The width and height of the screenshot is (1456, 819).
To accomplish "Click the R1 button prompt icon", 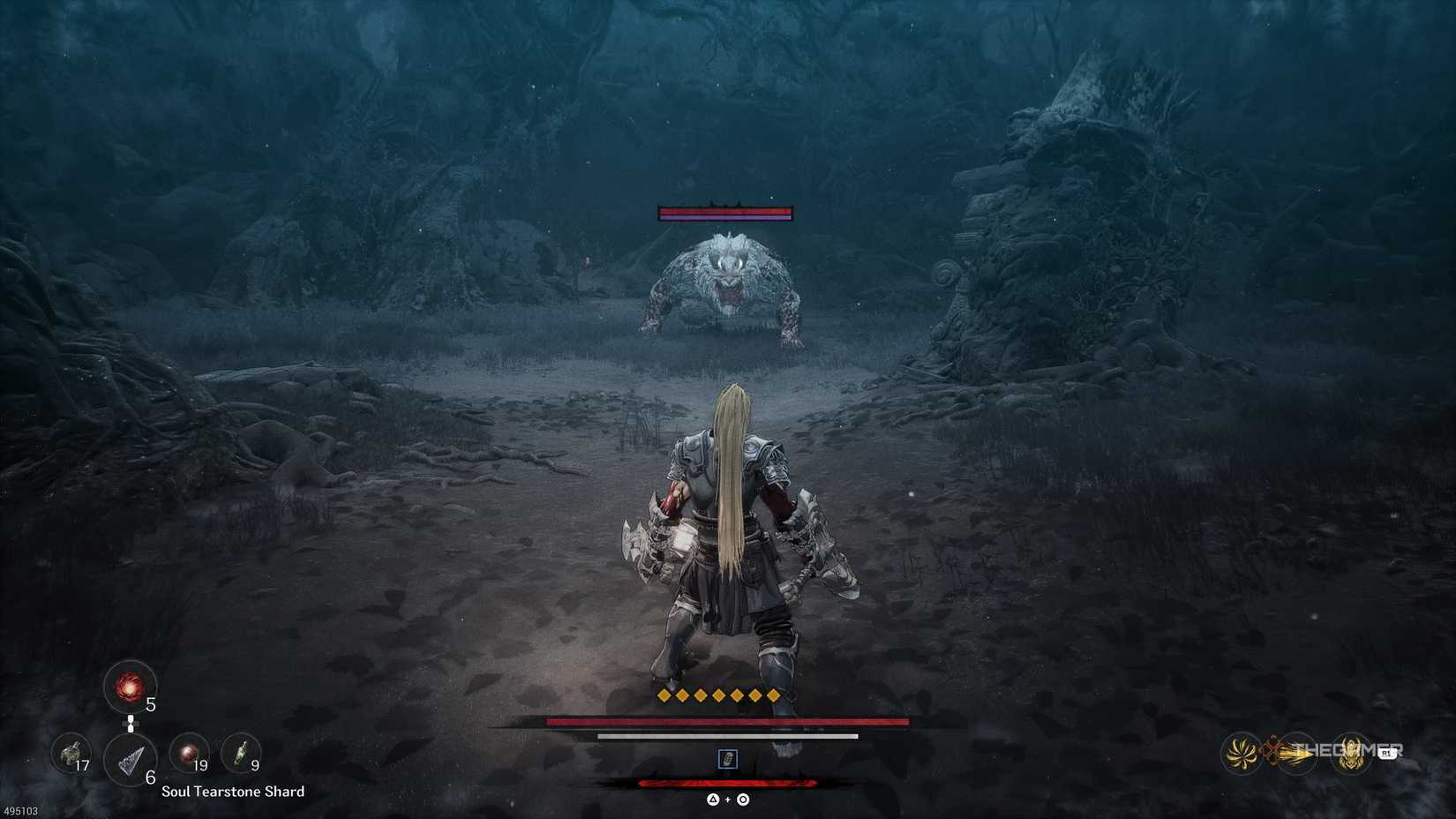I will click(x=1388, y=753).
